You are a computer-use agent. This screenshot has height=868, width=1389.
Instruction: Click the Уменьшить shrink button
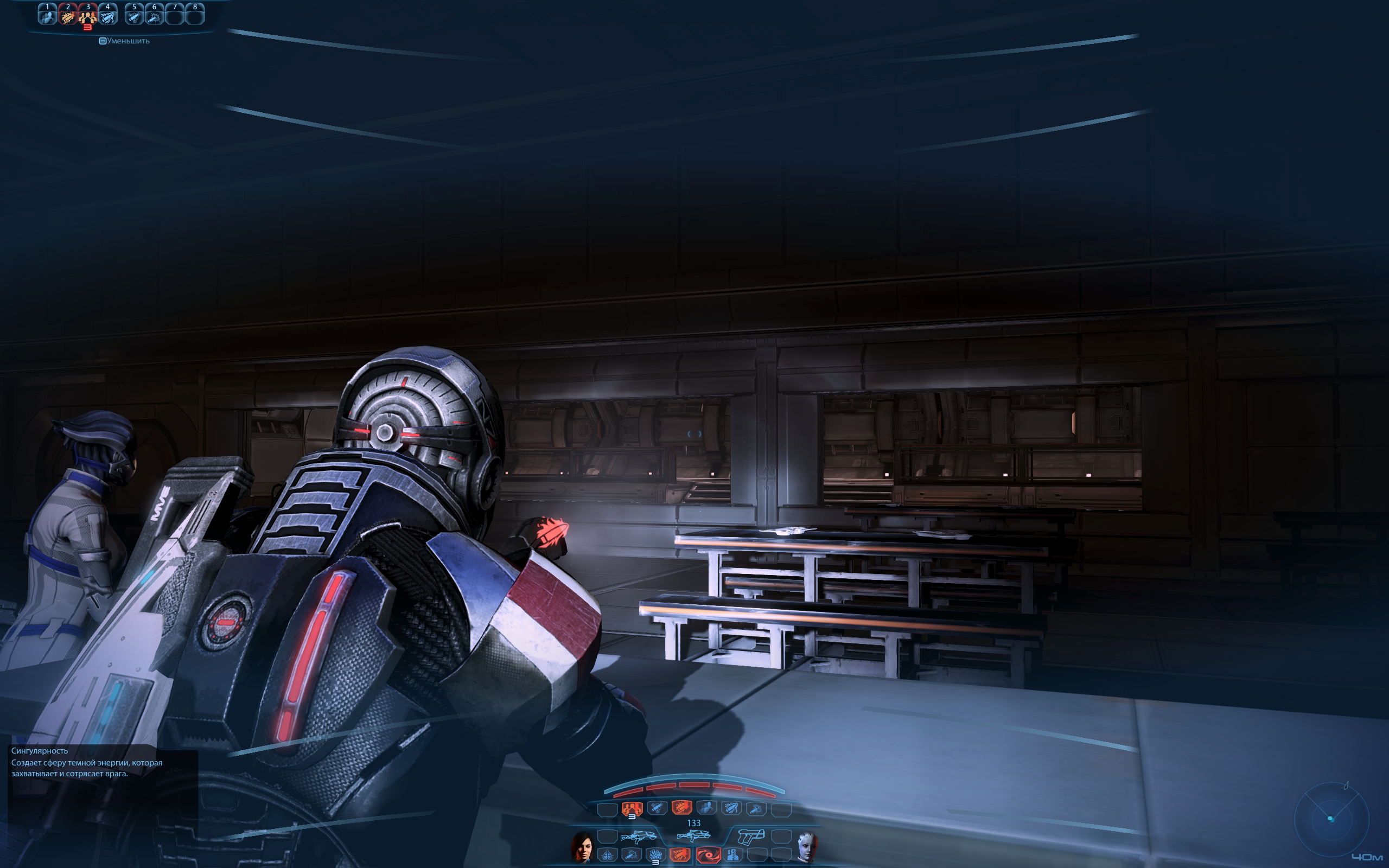pyautogui.click(x=125, y=41)
